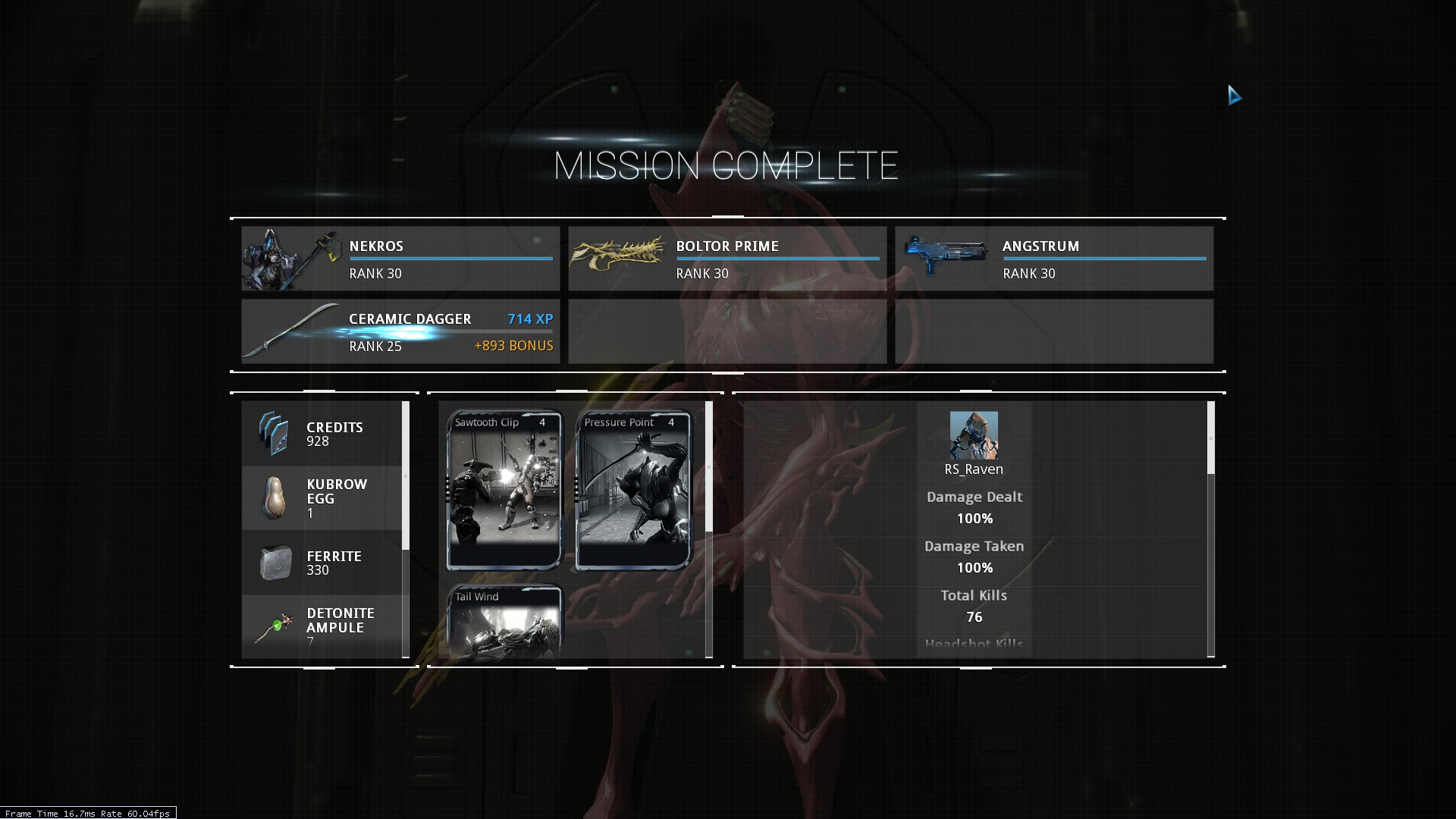Click the Tail Wind mod card
The height and width of the screenshot is (819, 1456).
pos(504,622)
